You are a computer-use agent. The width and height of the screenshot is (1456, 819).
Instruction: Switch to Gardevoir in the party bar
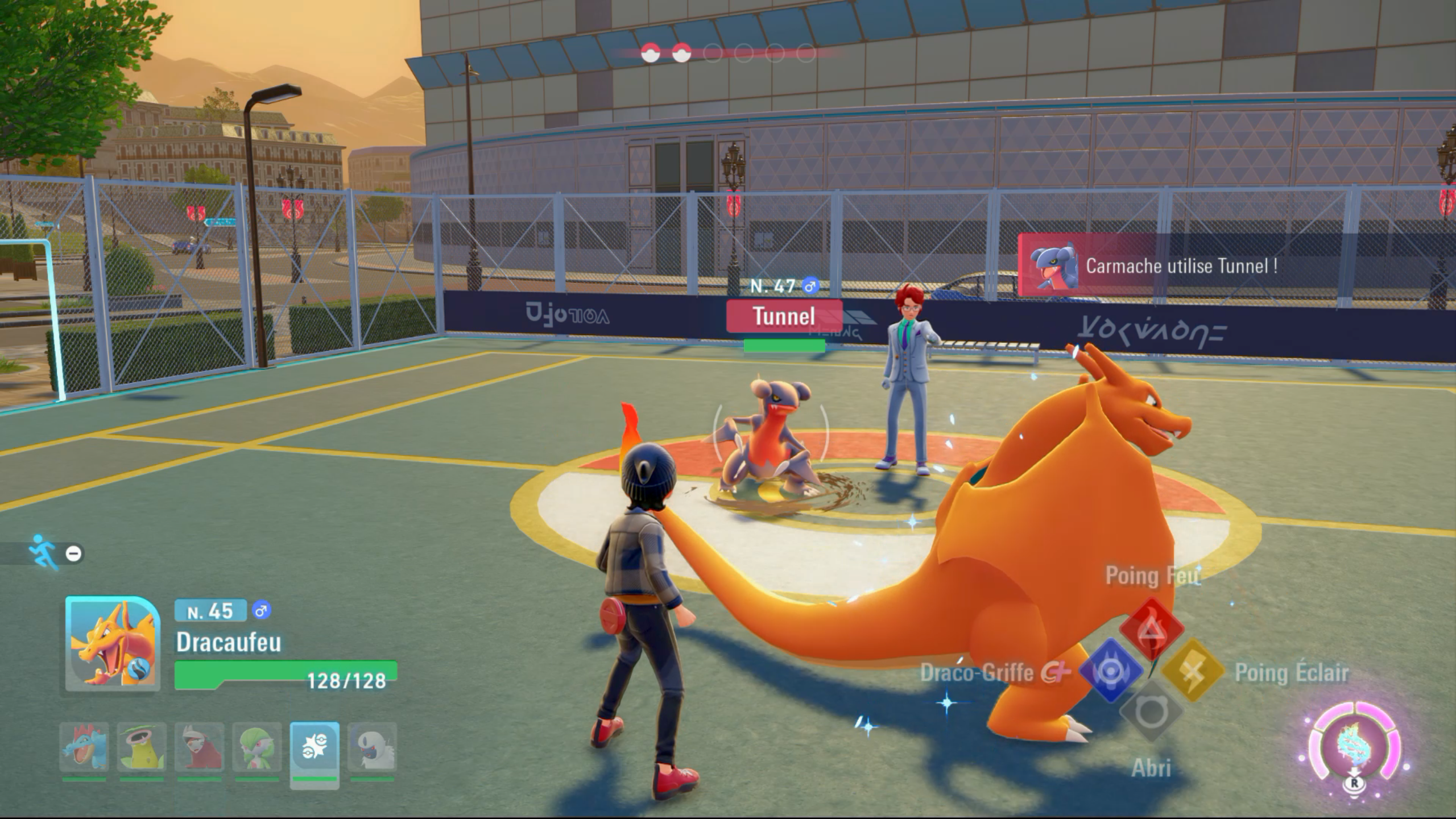pyautogui.click(x=257, y=747)
